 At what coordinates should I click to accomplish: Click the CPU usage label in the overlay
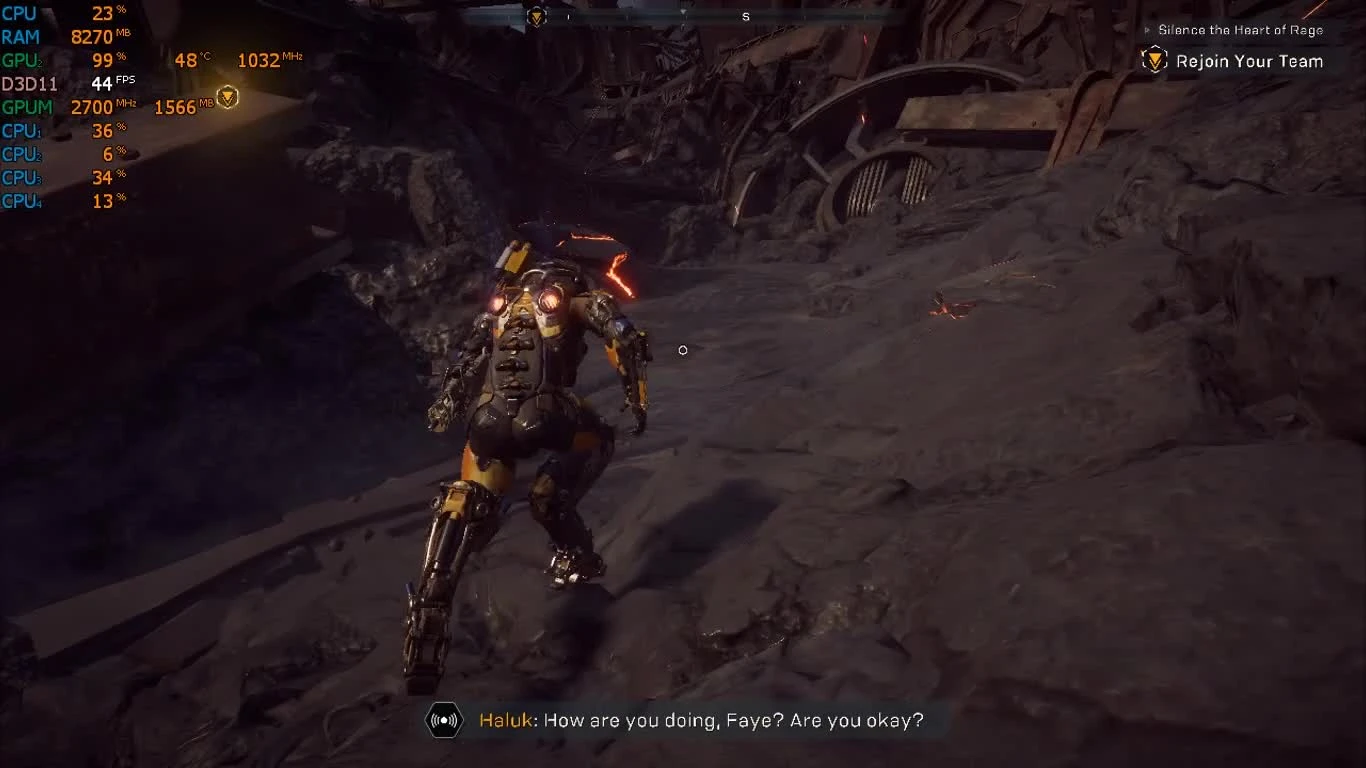pos(20,13)
